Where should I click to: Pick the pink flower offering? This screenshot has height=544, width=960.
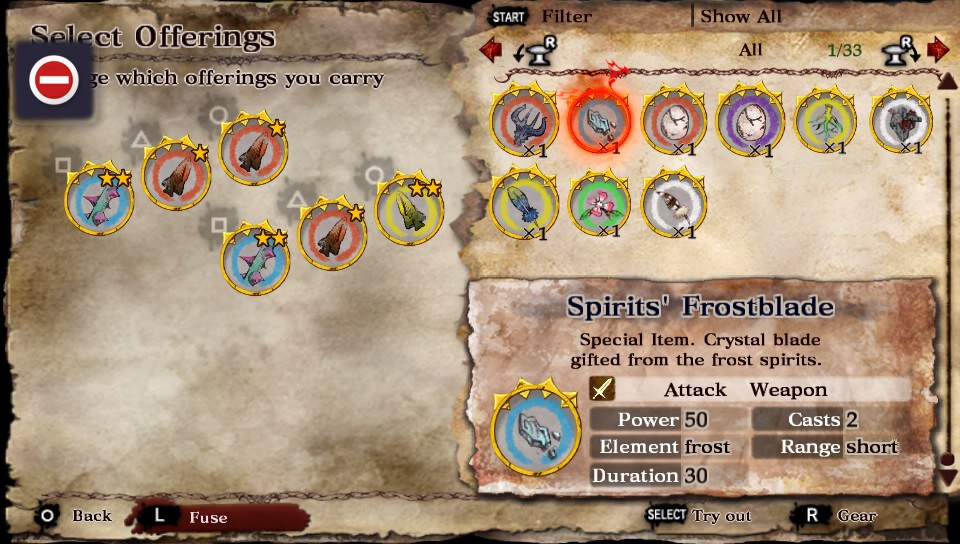600,204
